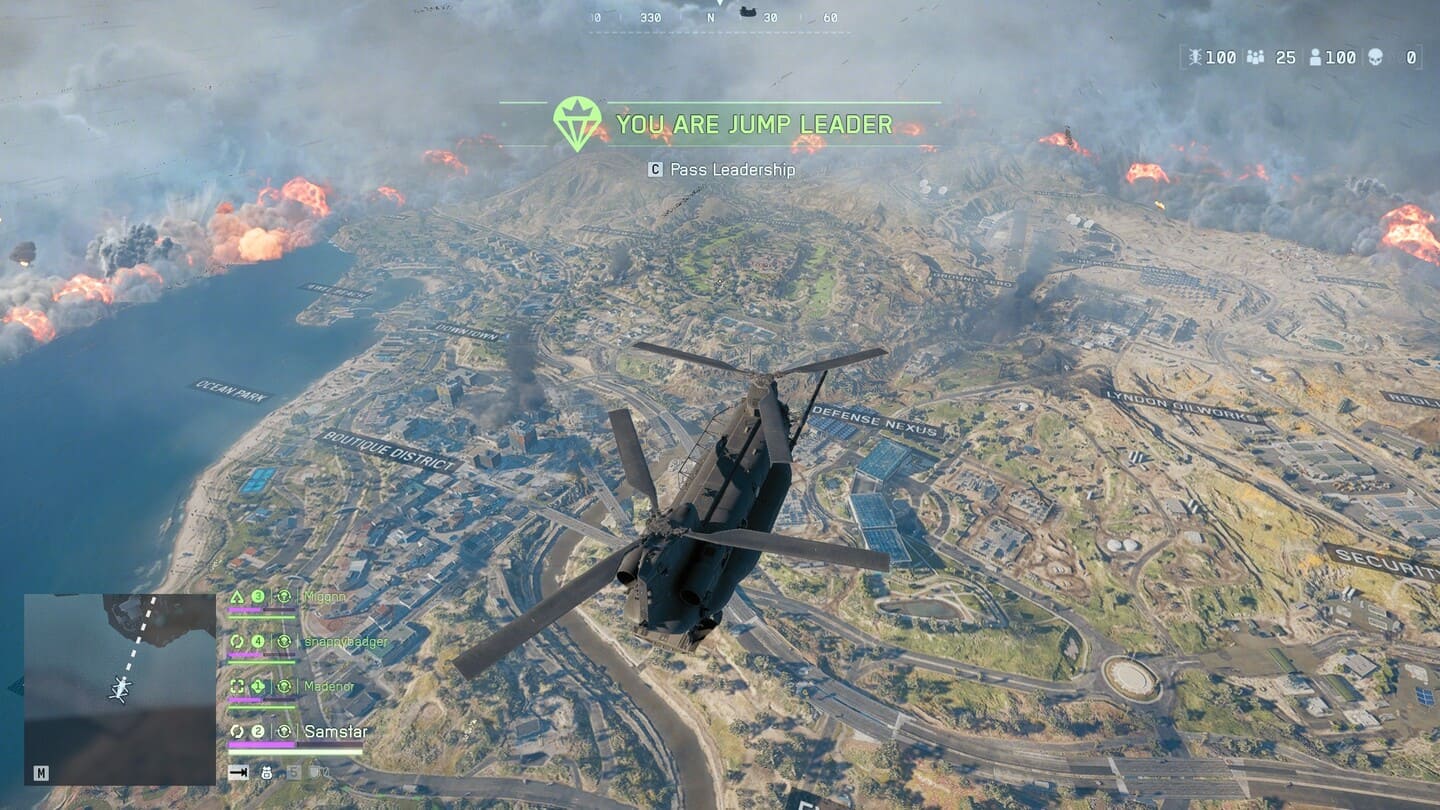Select squad member snappybadger in the squad list
Image resolution: width=1440 pixels, height=810 pixels.
[x=344, y=642]
